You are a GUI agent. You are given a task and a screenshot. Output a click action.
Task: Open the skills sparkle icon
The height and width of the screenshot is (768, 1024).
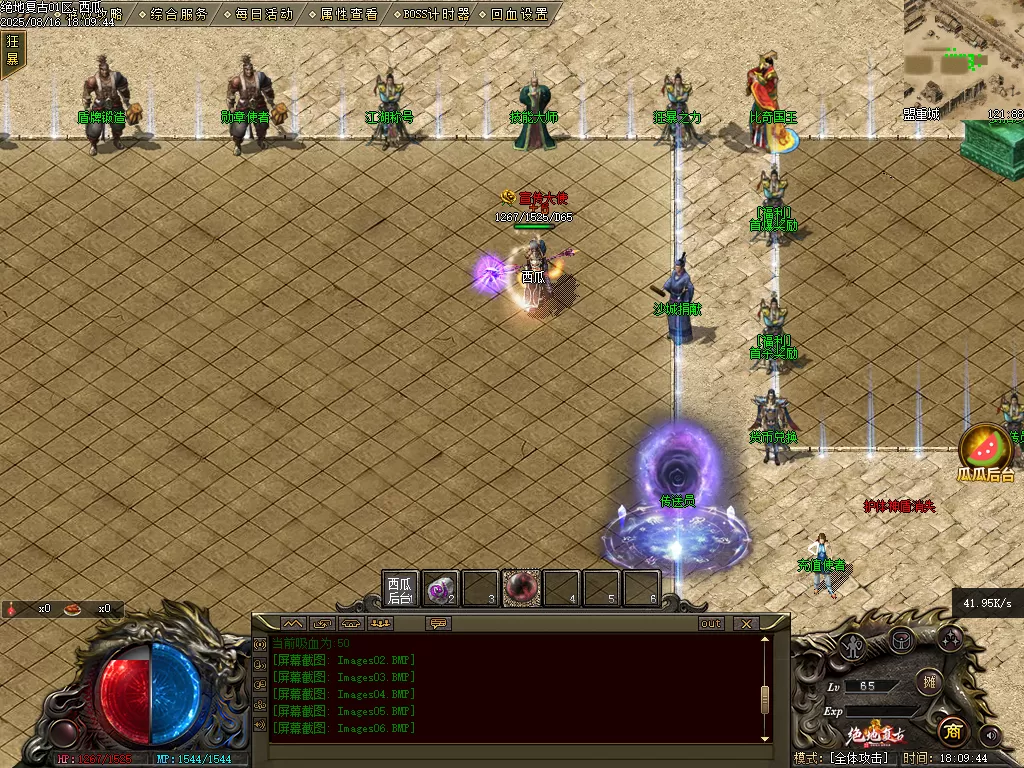949,637
